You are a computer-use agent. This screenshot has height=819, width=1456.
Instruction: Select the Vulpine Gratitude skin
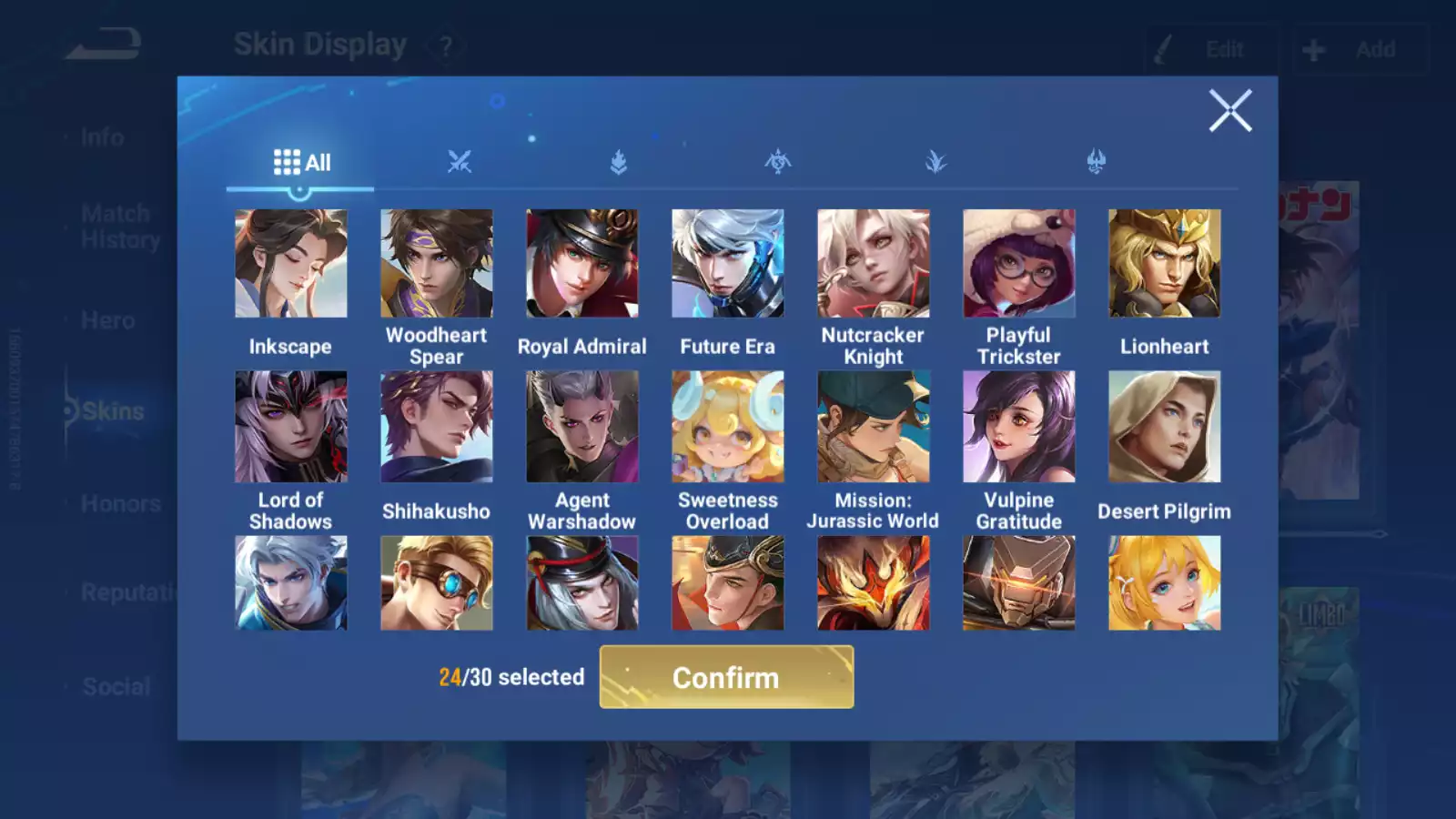(1019, 427)
